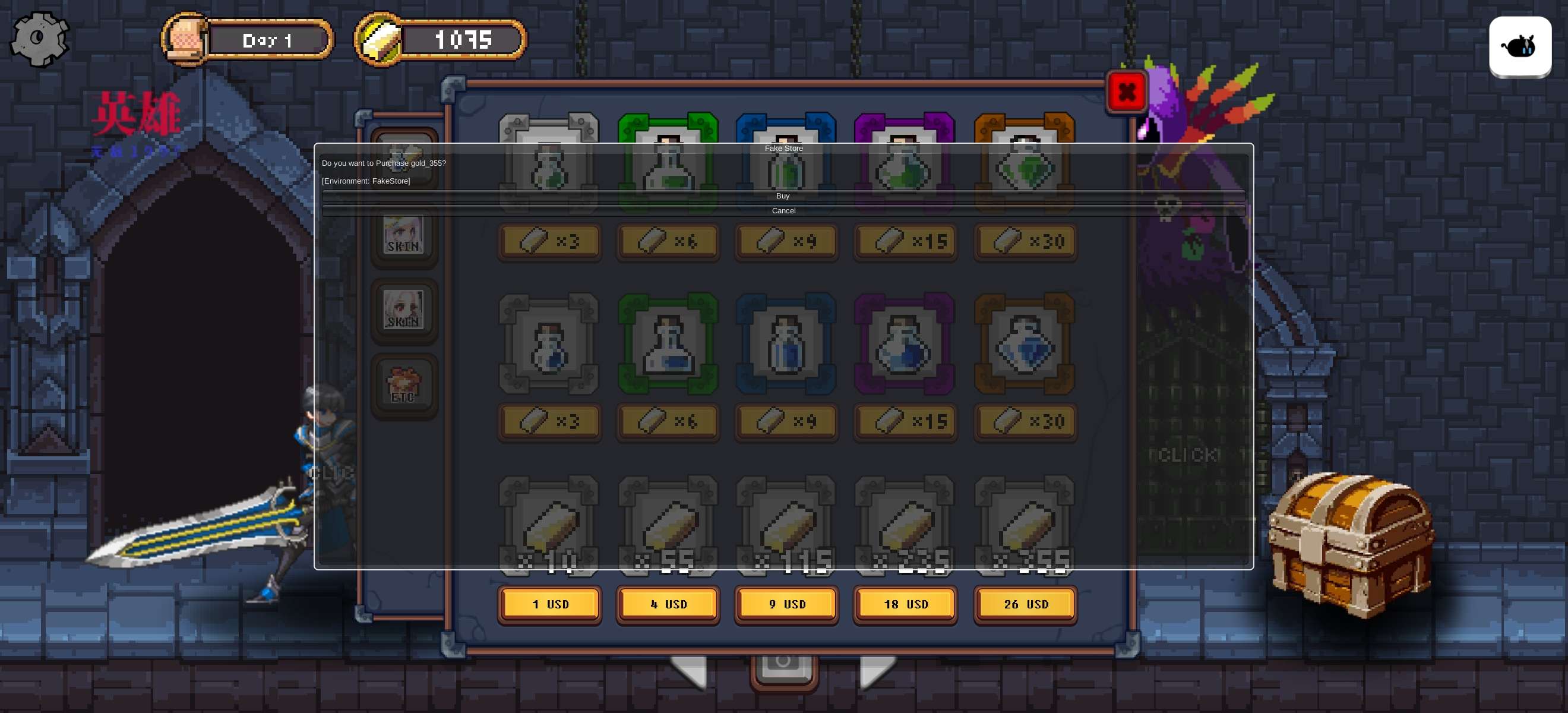The image size is (1568, 713).
Task: Select the green-framed blue potion item
Action: (668, 344)
